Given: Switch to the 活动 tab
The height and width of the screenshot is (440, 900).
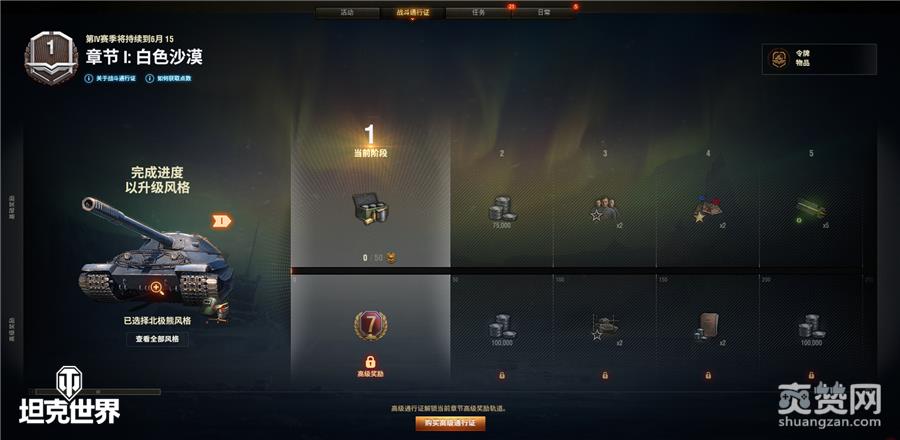Looking at the screenshot, I should coord(346,13).
